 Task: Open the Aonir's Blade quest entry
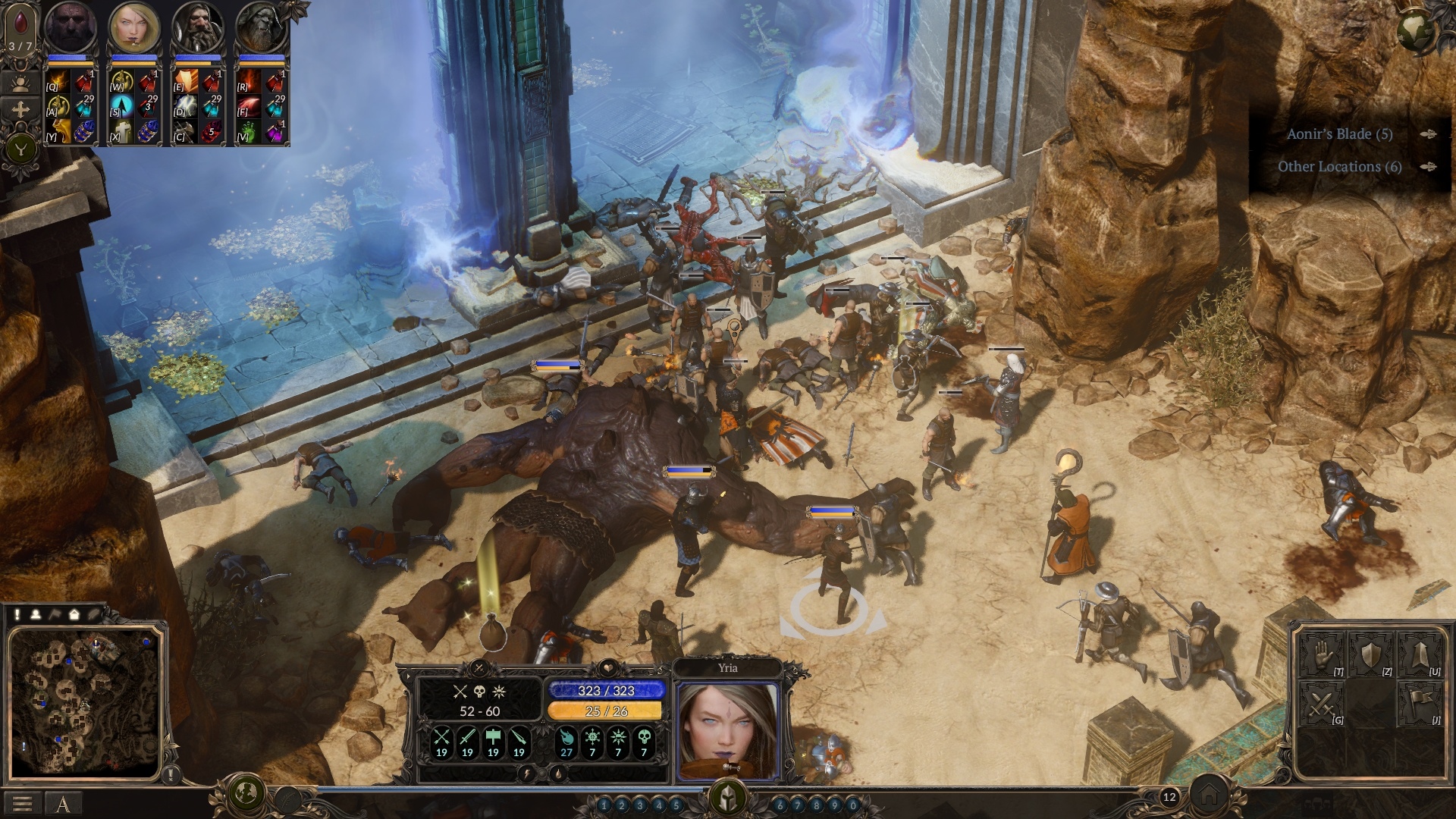tap(1339, 134)
